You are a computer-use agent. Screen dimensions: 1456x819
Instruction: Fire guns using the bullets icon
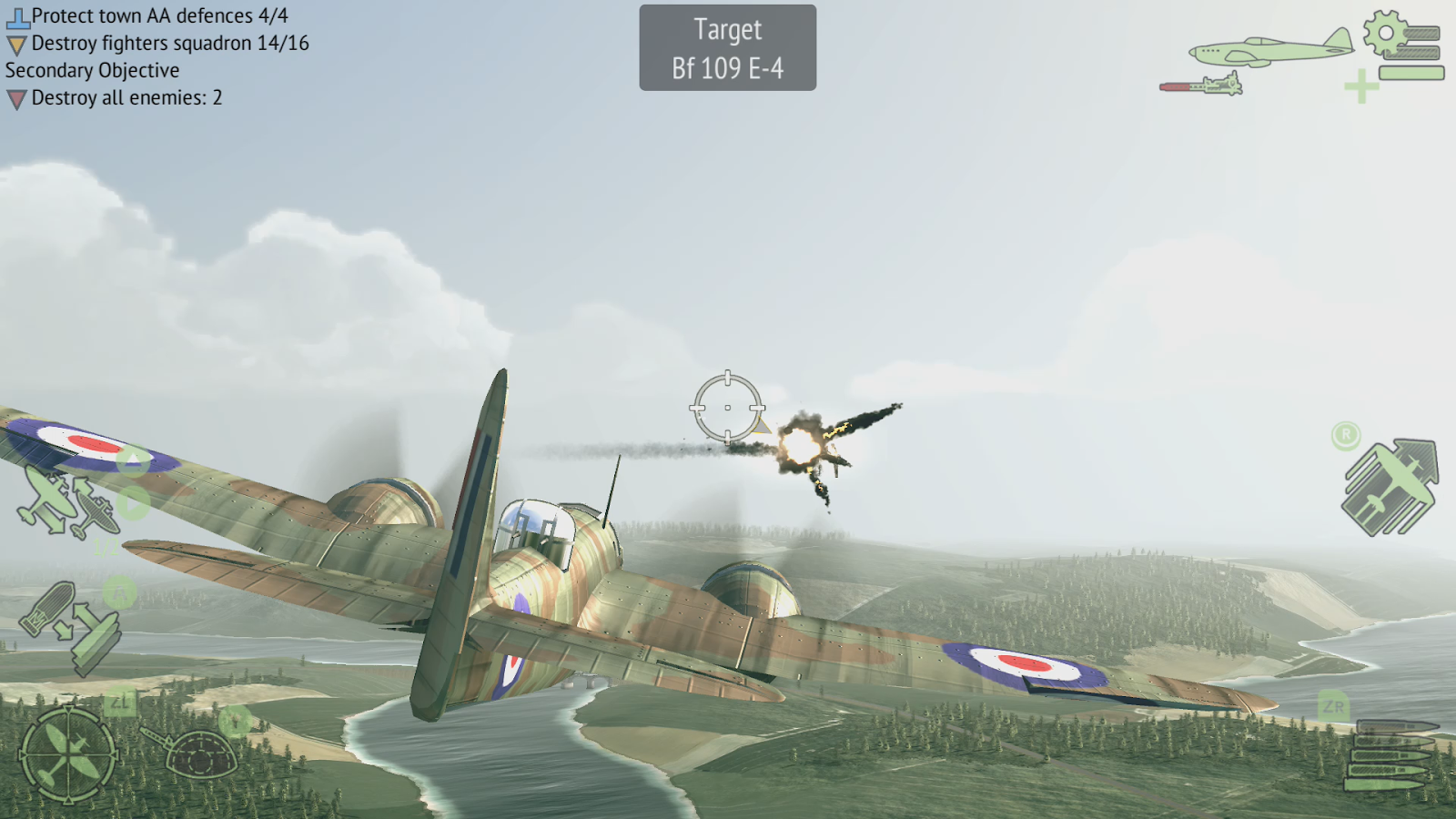pyautogui.click(x=1390, y=753)
